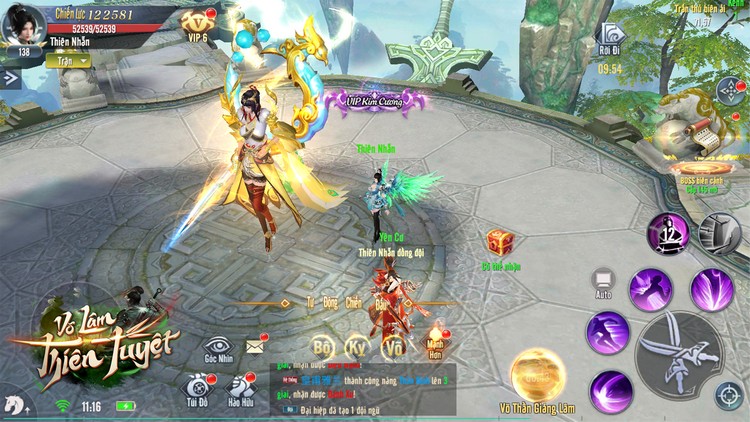
Task: Open the shuriken icon with red dot
Action: point(726,92)
